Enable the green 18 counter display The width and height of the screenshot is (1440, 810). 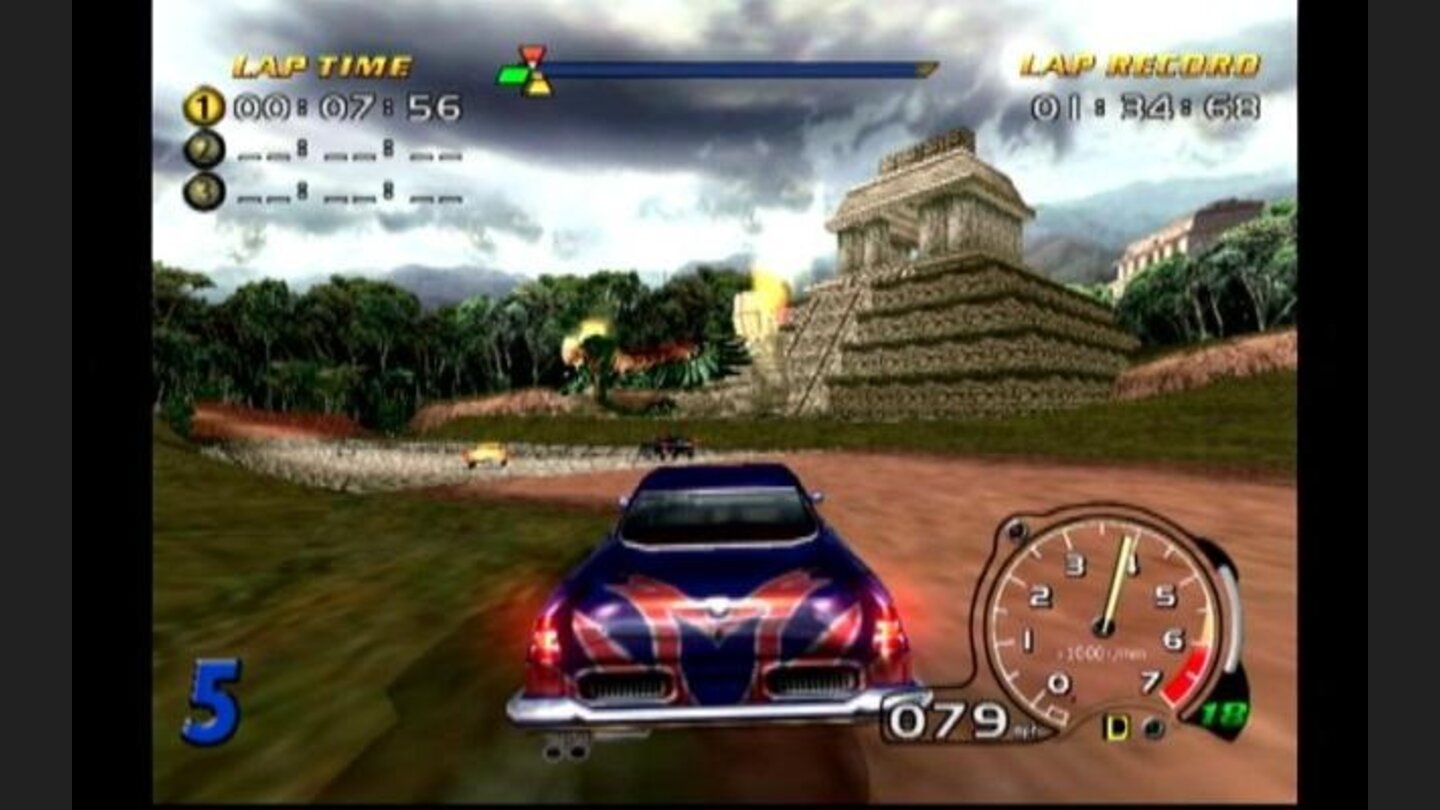pos(1224,713)
